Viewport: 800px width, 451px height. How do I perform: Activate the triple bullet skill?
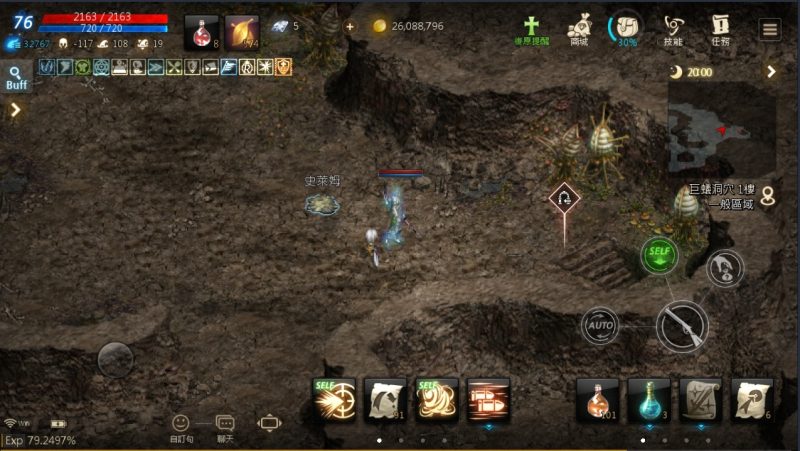point(488,399)
